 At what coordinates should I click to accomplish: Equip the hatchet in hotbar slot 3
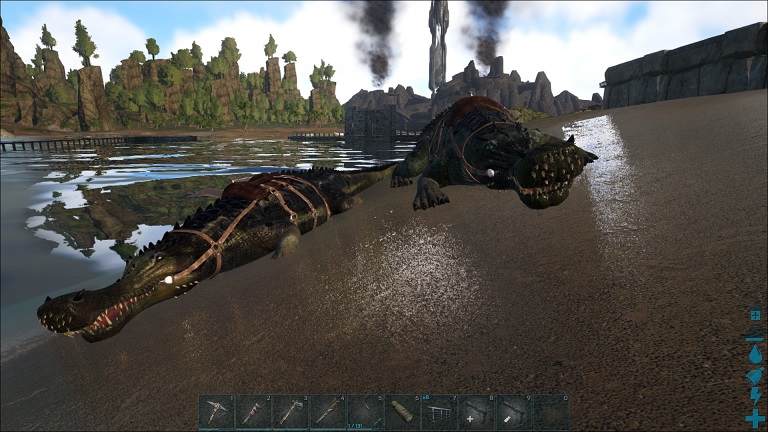coord(290,412)
